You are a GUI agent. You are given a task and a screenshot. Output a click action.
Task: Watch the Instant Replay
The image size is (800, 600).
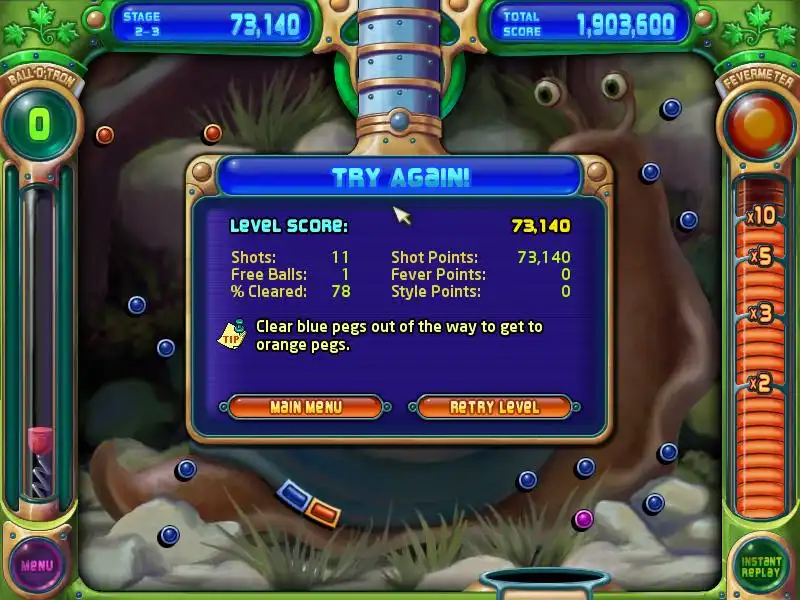click(x=761, y=564)
